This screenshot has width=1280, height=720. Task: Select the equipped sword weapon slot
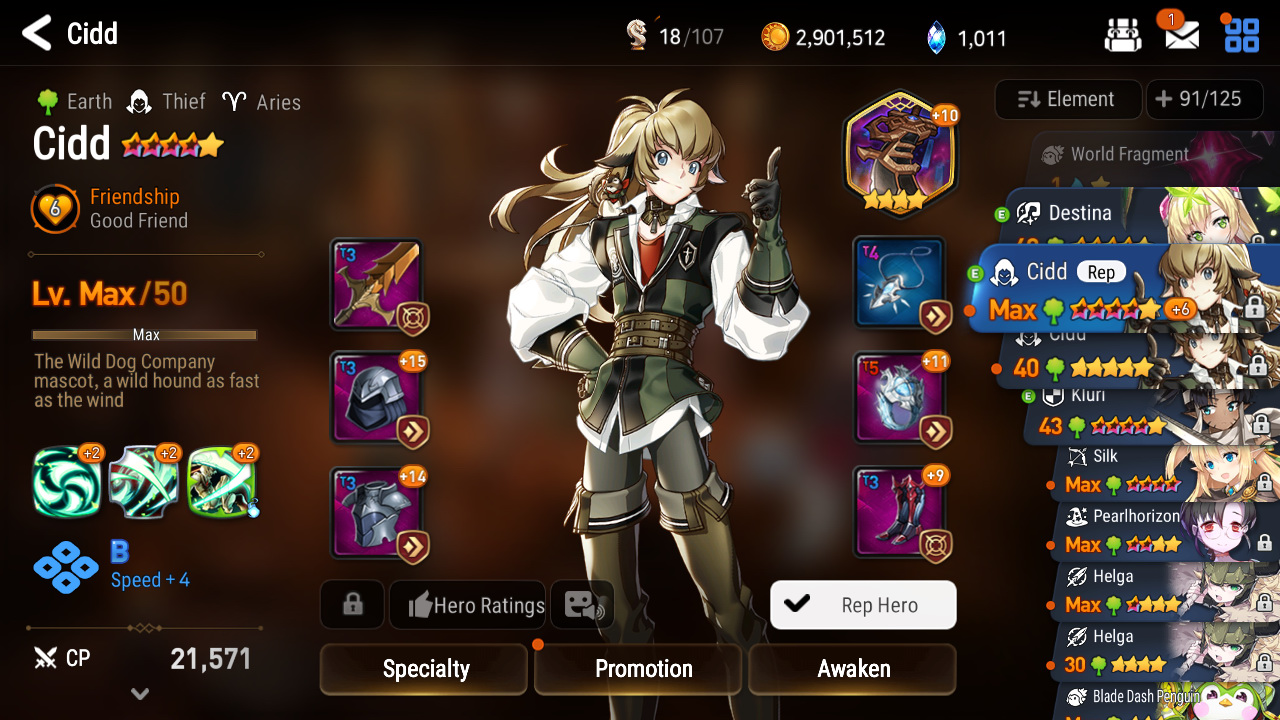(376, 285)
